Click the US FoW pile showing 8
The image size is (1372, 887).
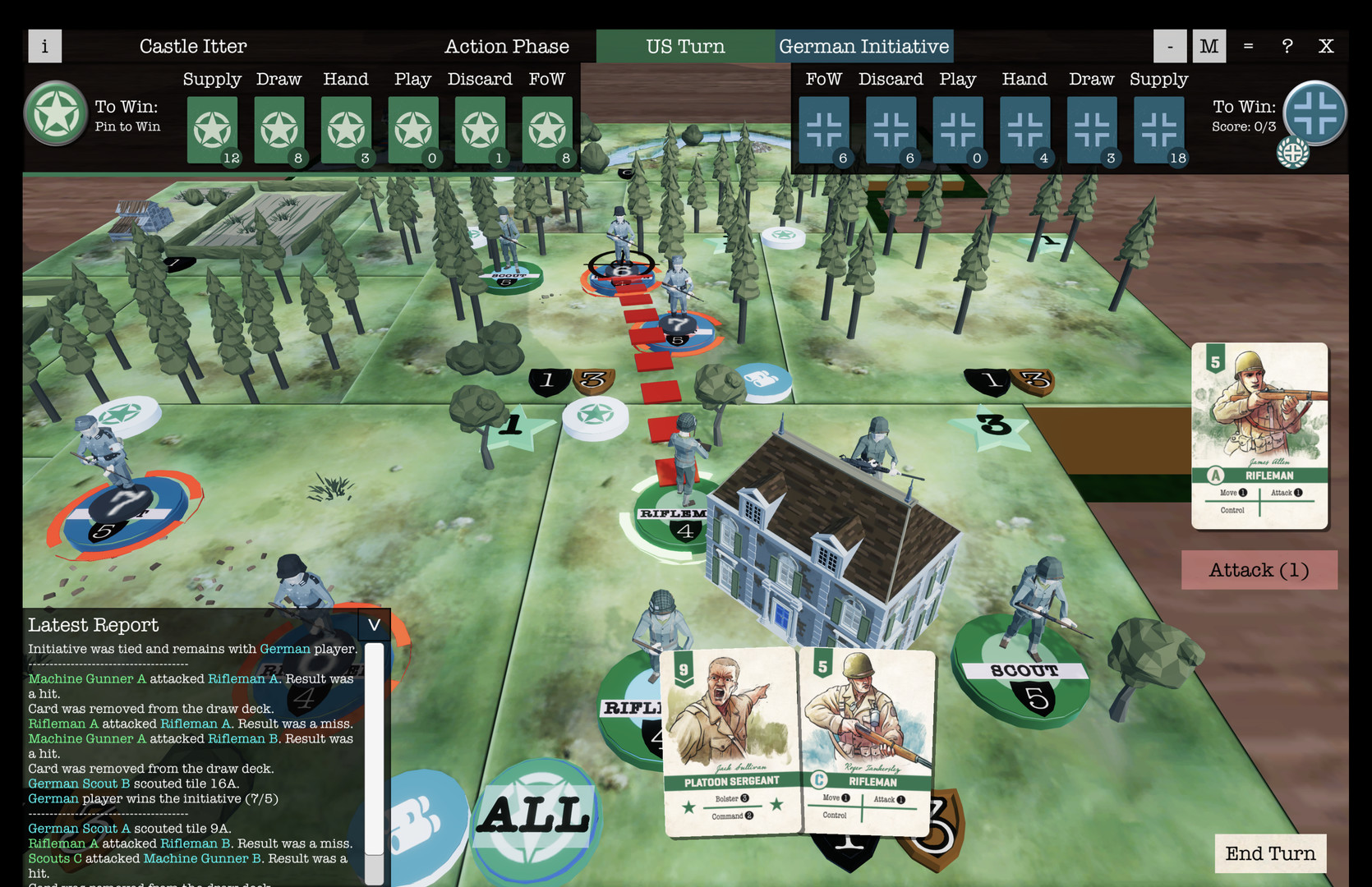click(x=547, y=130)
